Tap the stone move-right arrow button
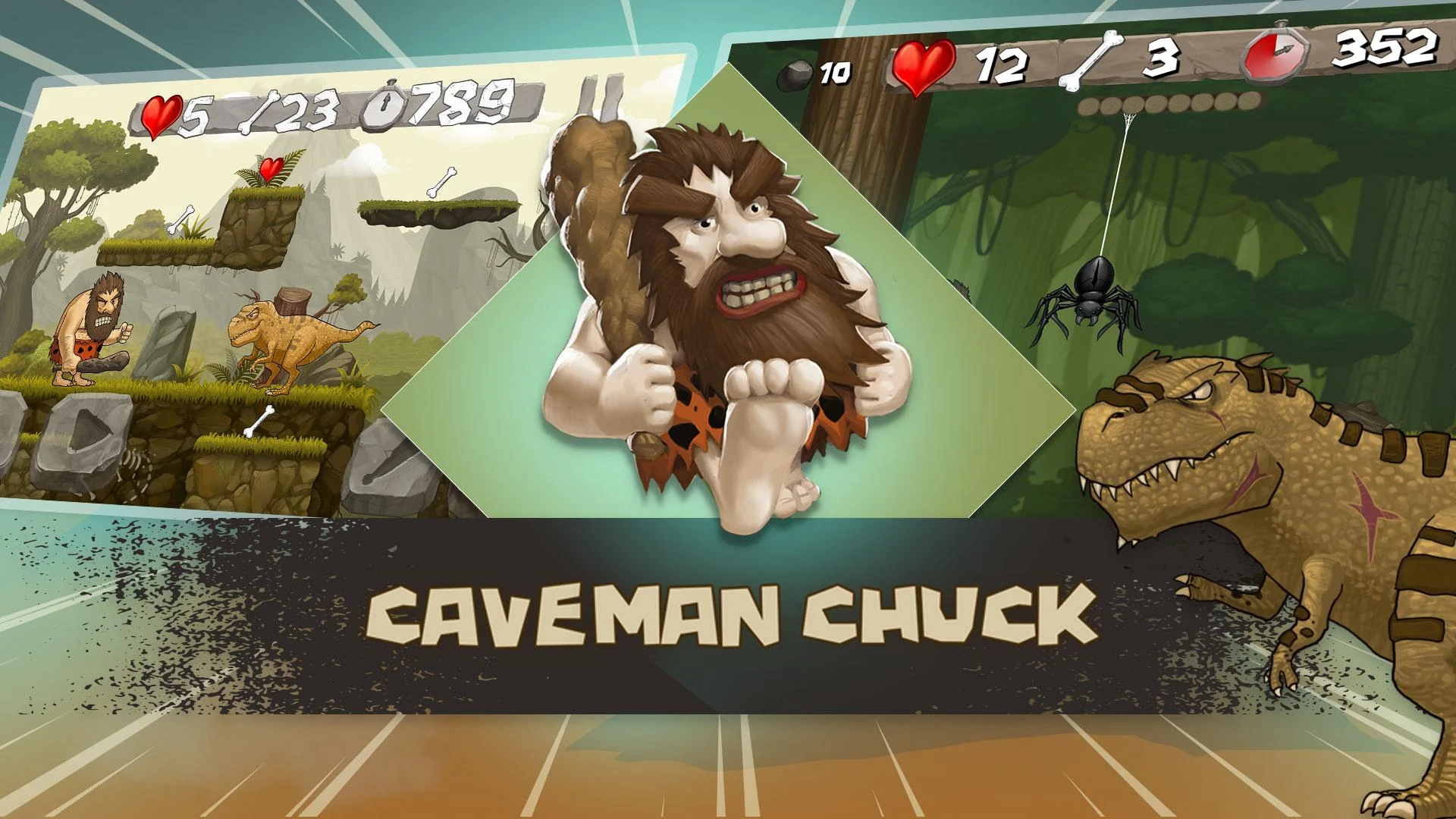This screenshot has width=1456, height=819. tap(85, 433)
